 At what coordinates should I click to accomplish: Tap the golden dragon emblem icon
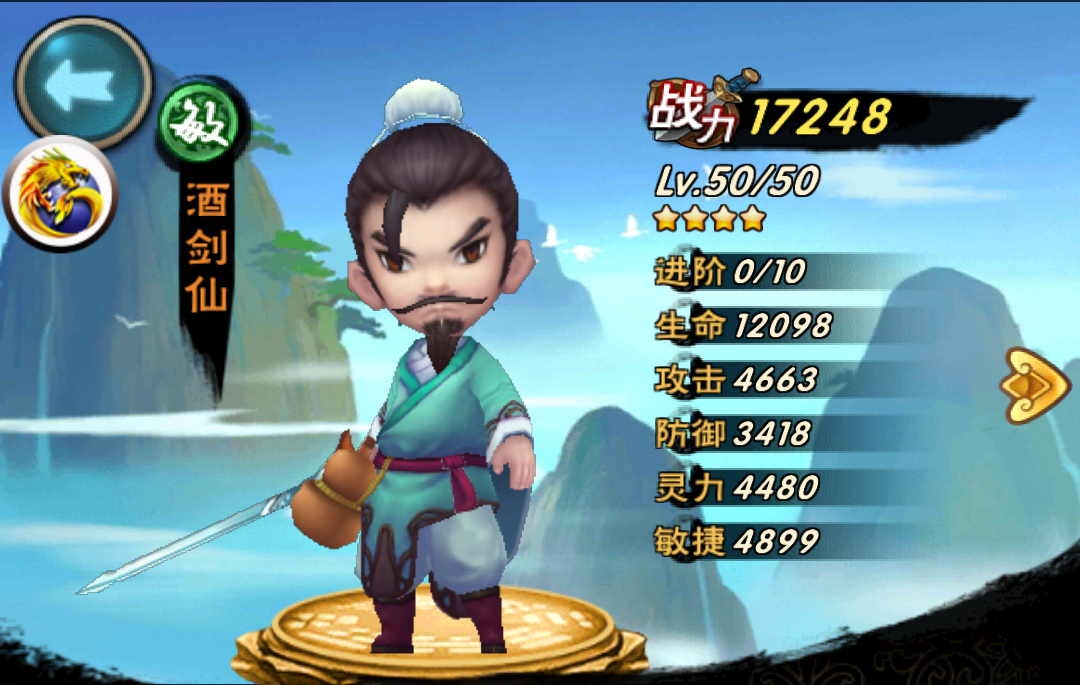pos(60,192)
